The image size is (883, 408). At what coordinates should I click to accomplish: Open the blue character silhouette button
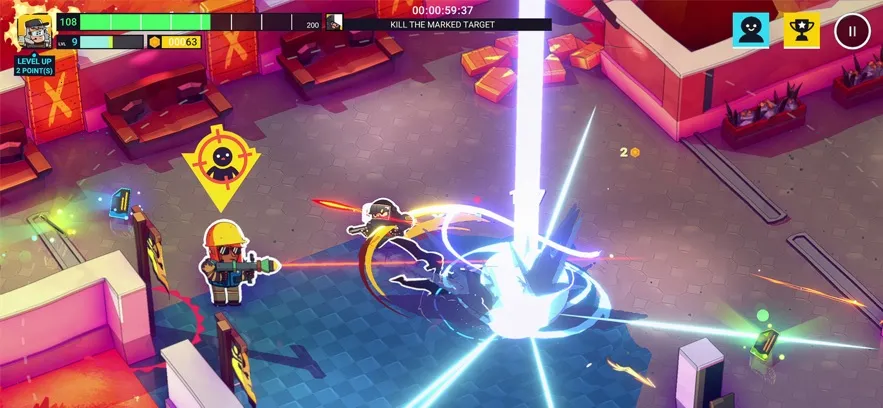coord(750,30)
